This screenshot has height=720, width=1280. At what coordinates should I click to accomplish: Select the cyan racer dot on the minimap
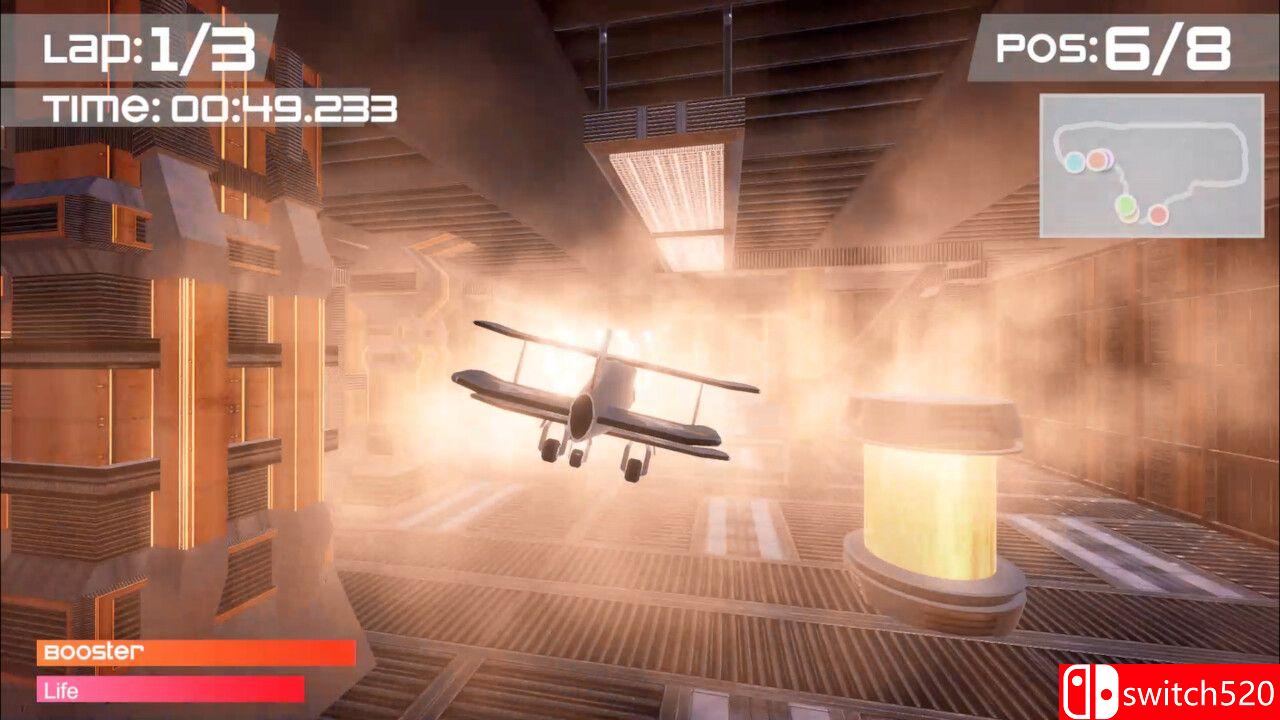click(1074, 162)
